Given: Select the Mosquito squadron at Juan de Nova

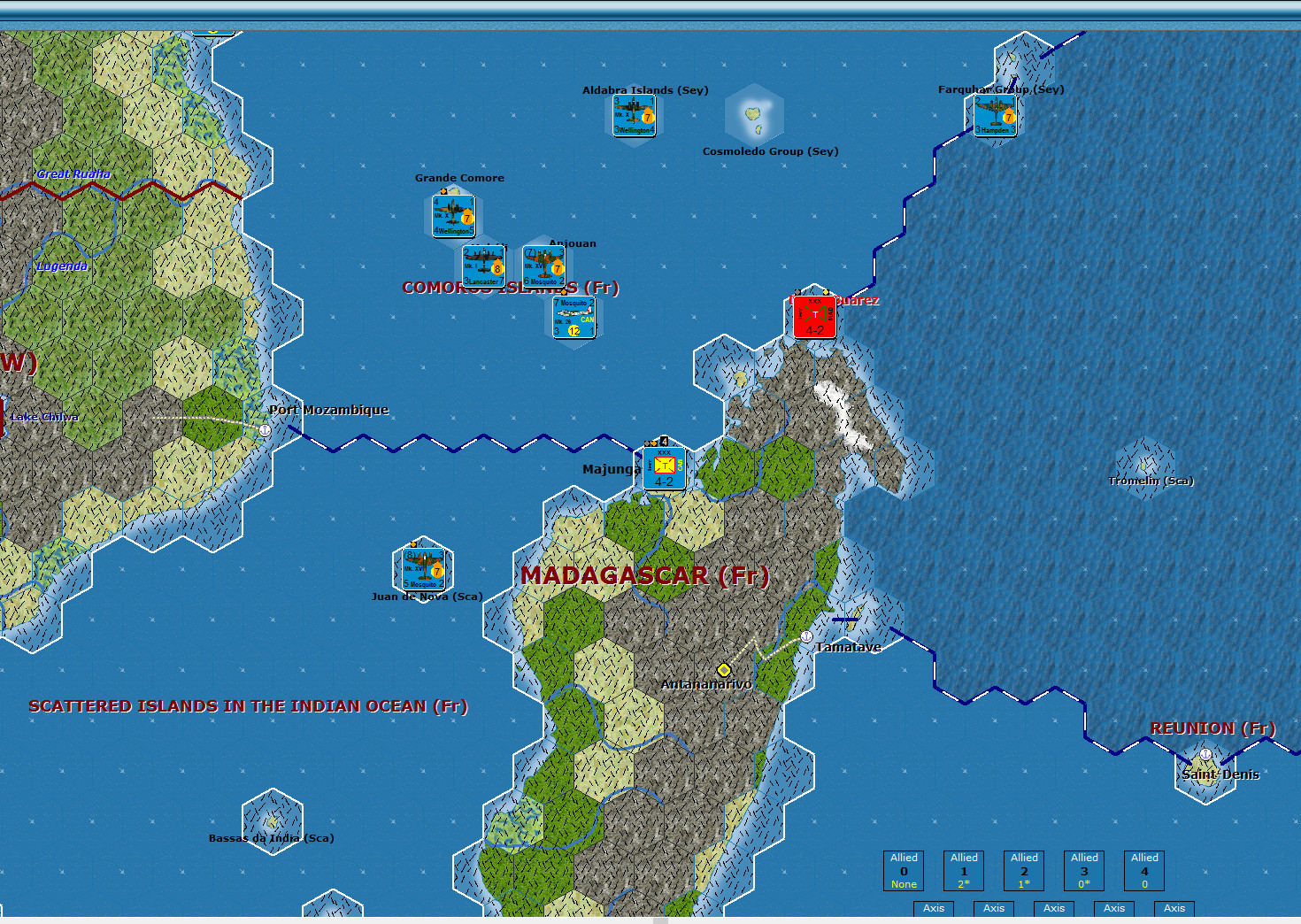Looking at the screenshot, I should coord(423,567).
